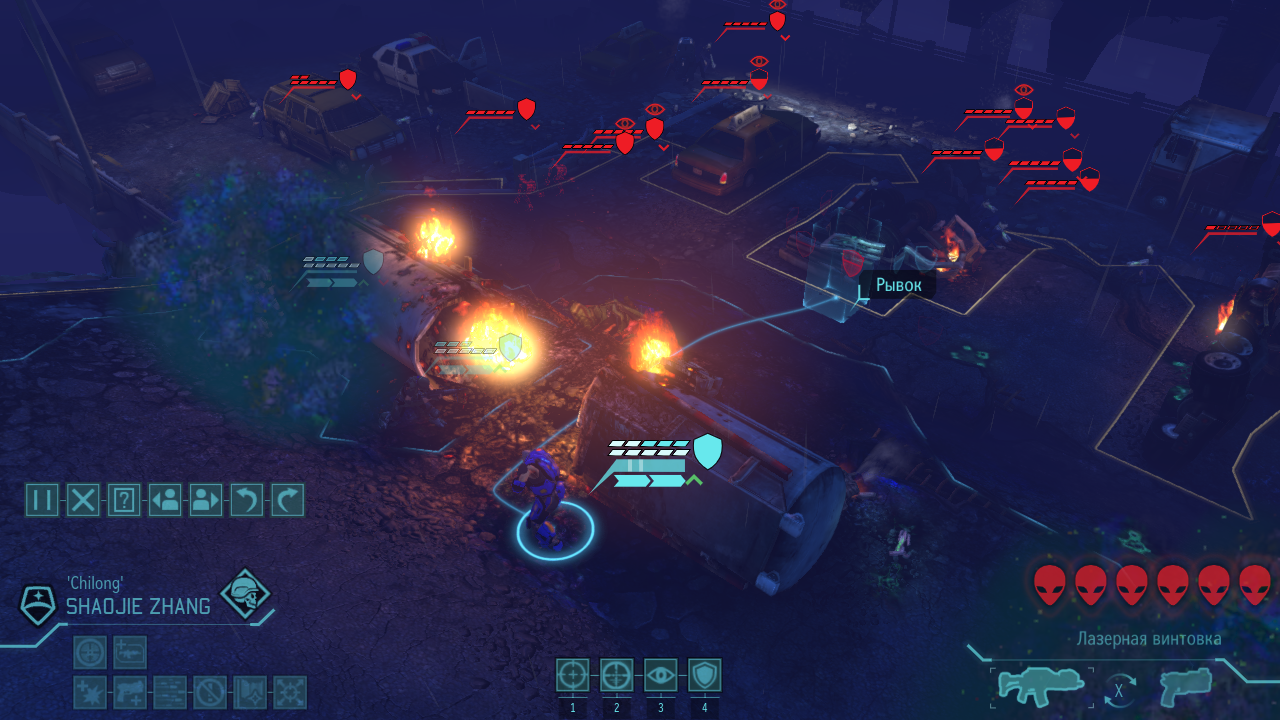The image size is (1280, 720).
Task: Select the medal-and-book perk icon
Action: (x=250, y=692)
